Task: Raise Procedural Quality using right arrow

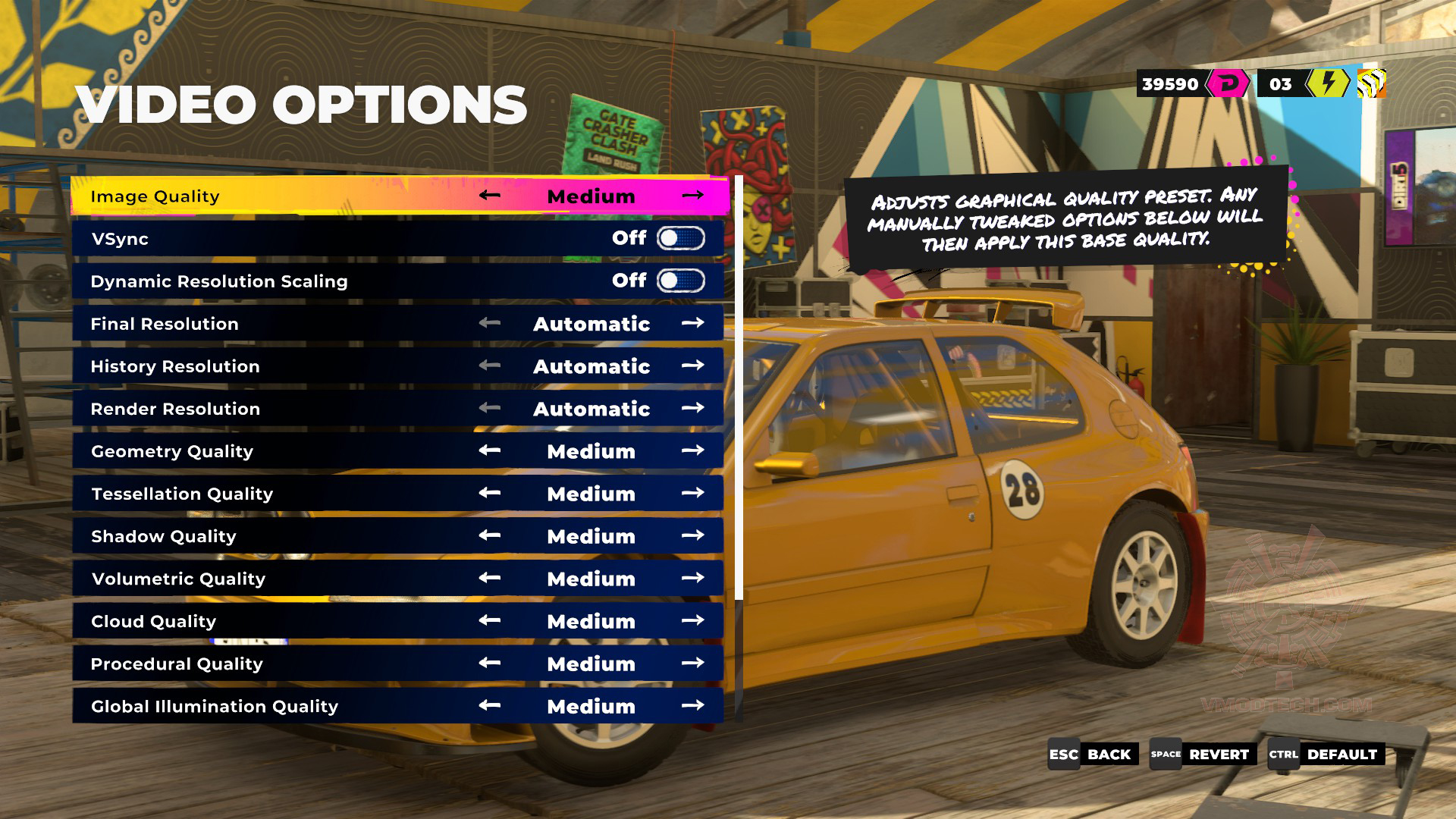Action: click(x=692, y=663)
